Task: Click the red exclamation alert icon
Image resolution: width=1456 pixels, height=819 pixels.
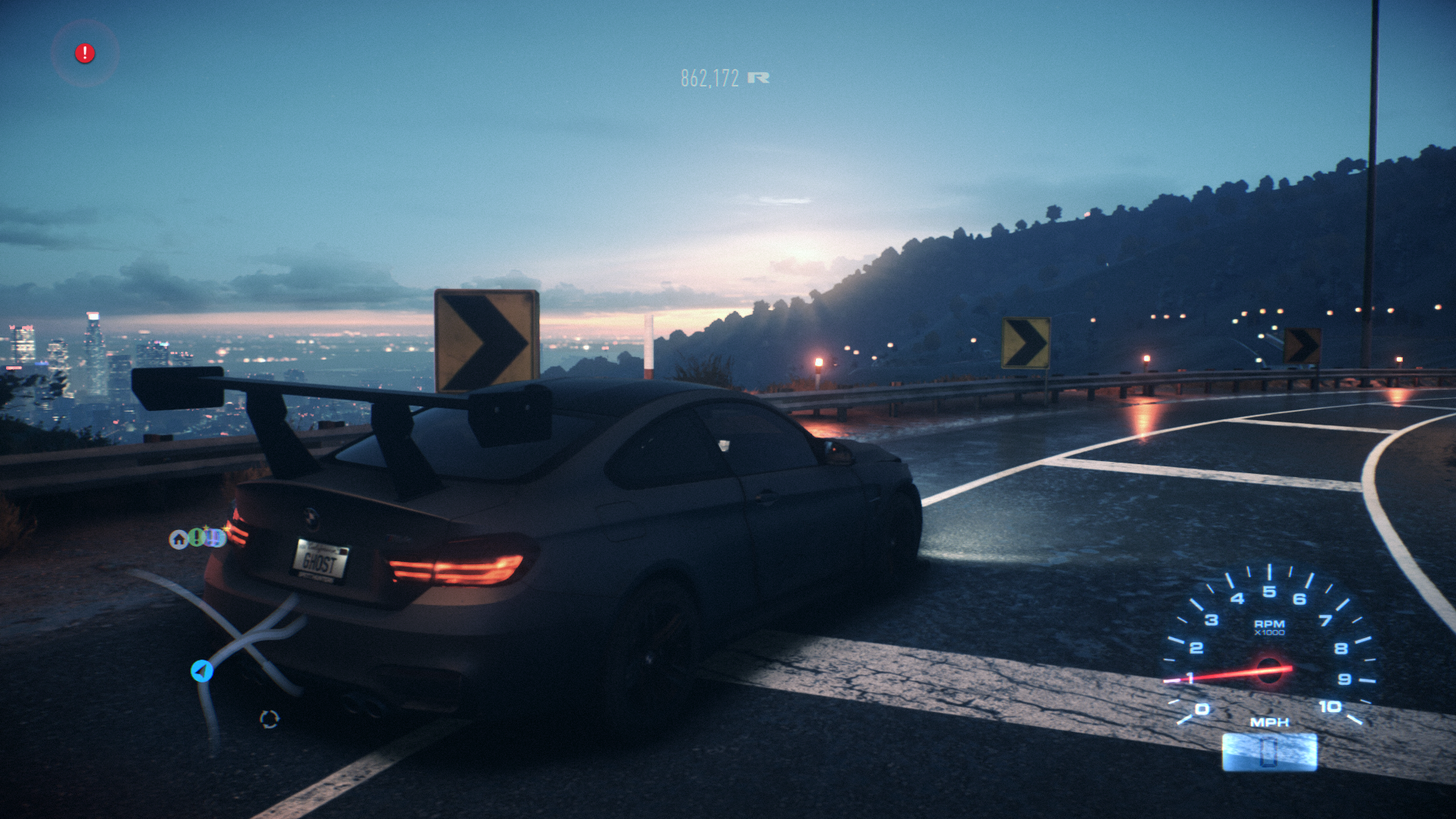Action: tap(85, 54)
